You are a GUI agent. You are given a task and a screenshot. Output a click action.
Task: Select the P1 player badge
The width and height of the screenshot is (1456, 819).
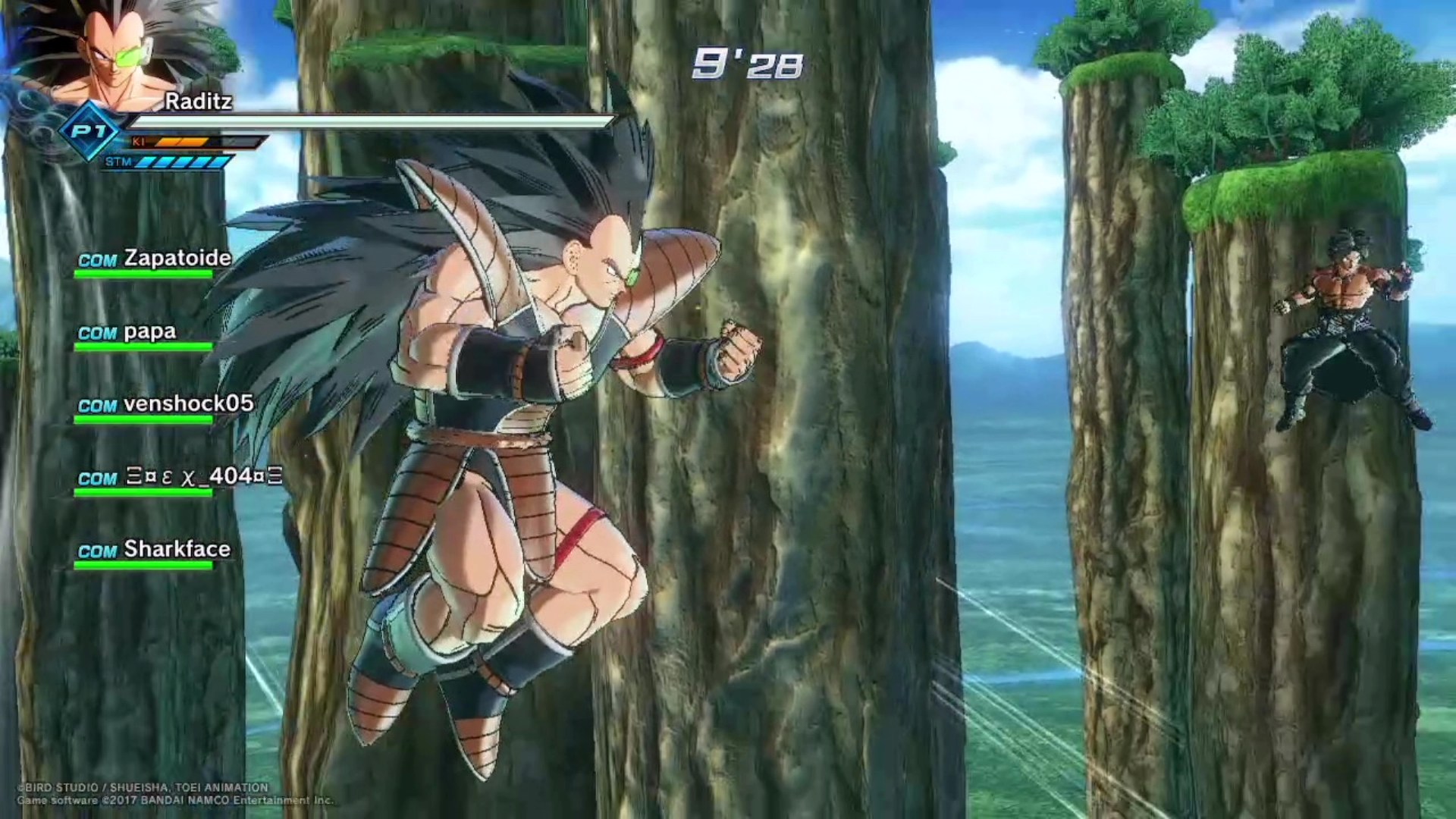pos(89,132)
